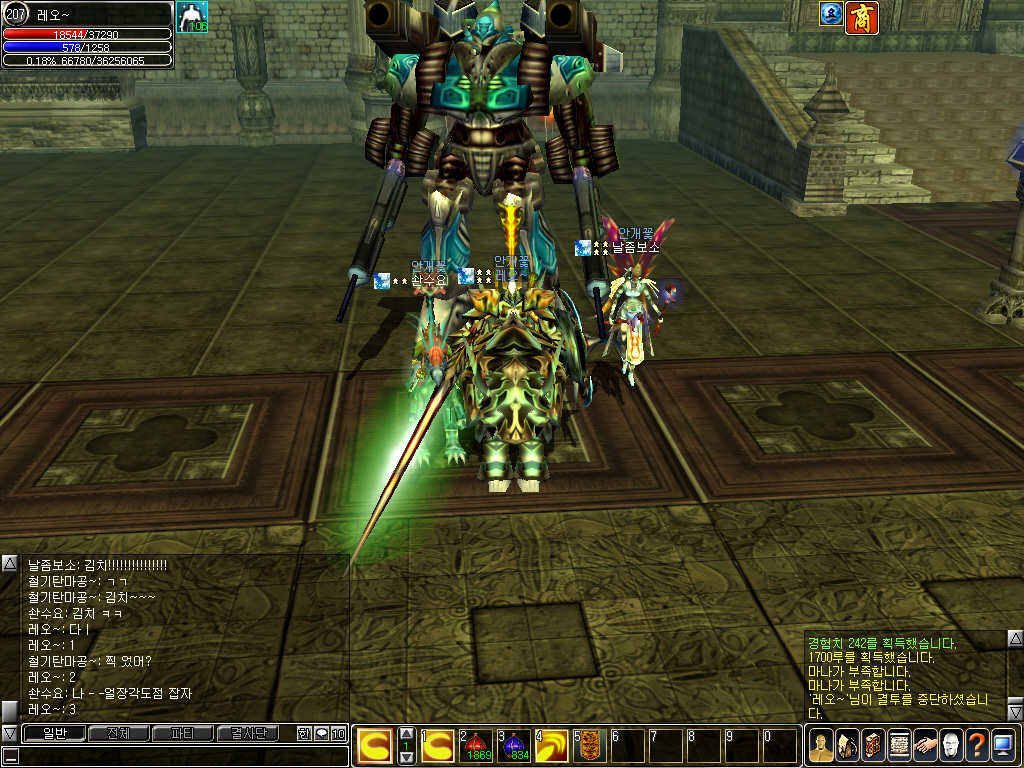Open the character status bust icon
1024x768 pixels.
point(820,745)
